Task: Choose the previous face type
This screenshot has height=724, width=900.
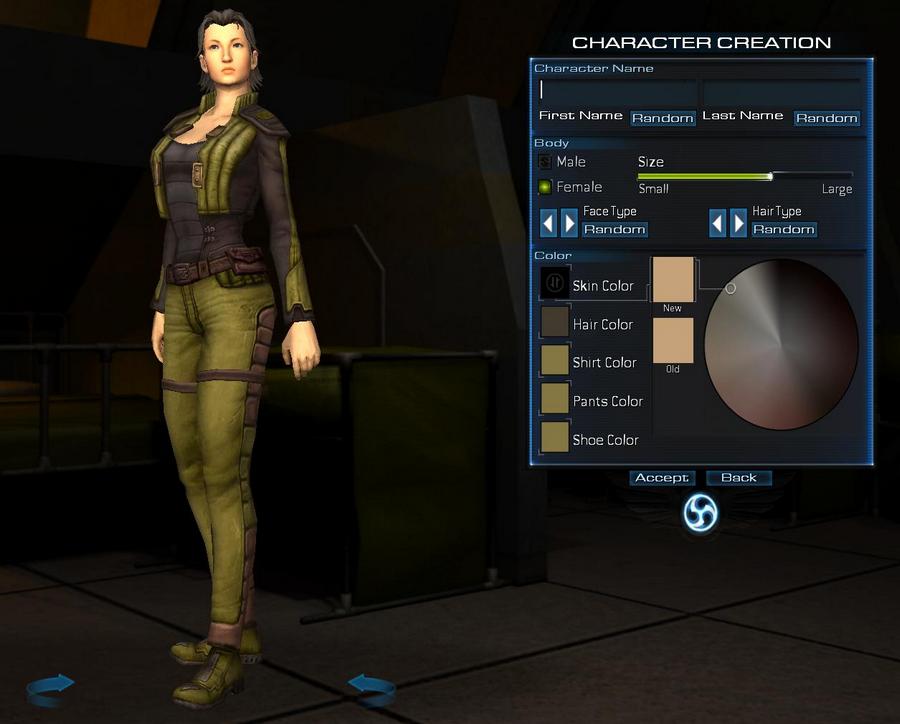Action: click(x=548, y=222)
